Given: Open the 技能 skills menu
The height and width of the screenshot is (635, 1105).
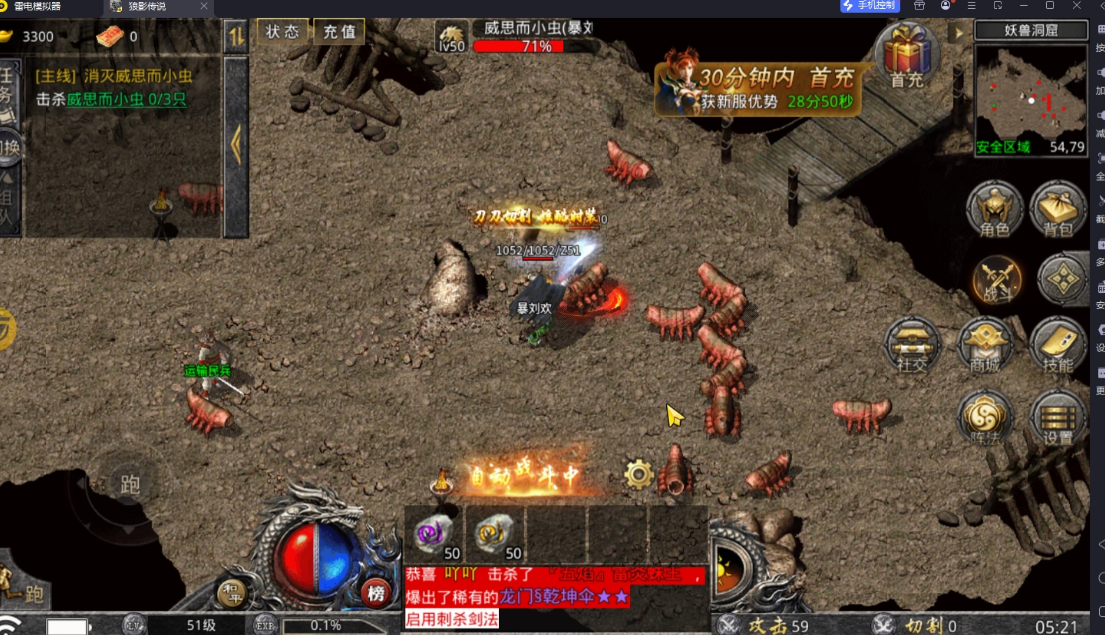Looking at the screenshot, I should point(1058,347).
